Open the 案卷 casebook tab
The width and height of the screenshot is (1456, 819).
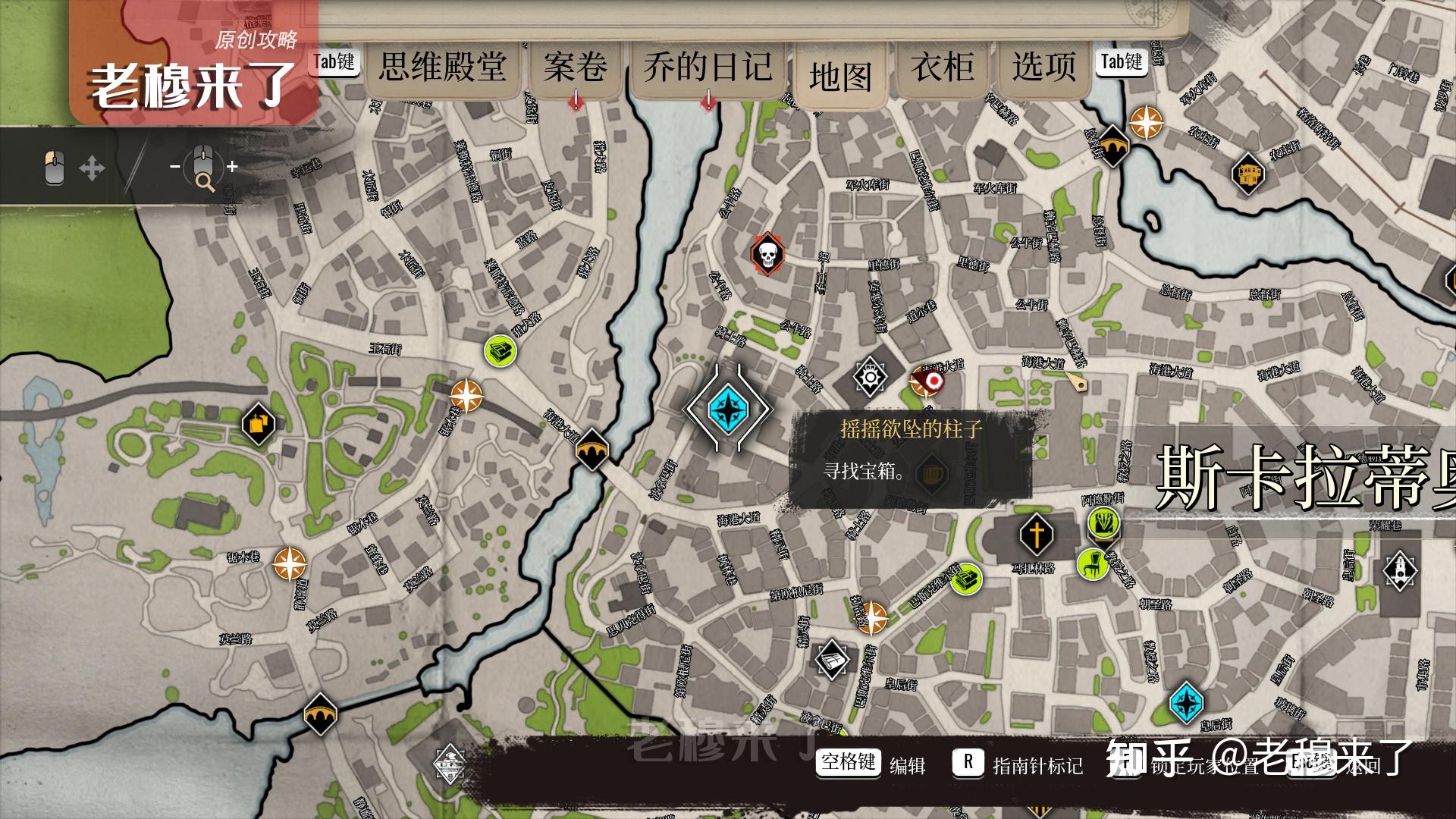[x=575, y=67]
